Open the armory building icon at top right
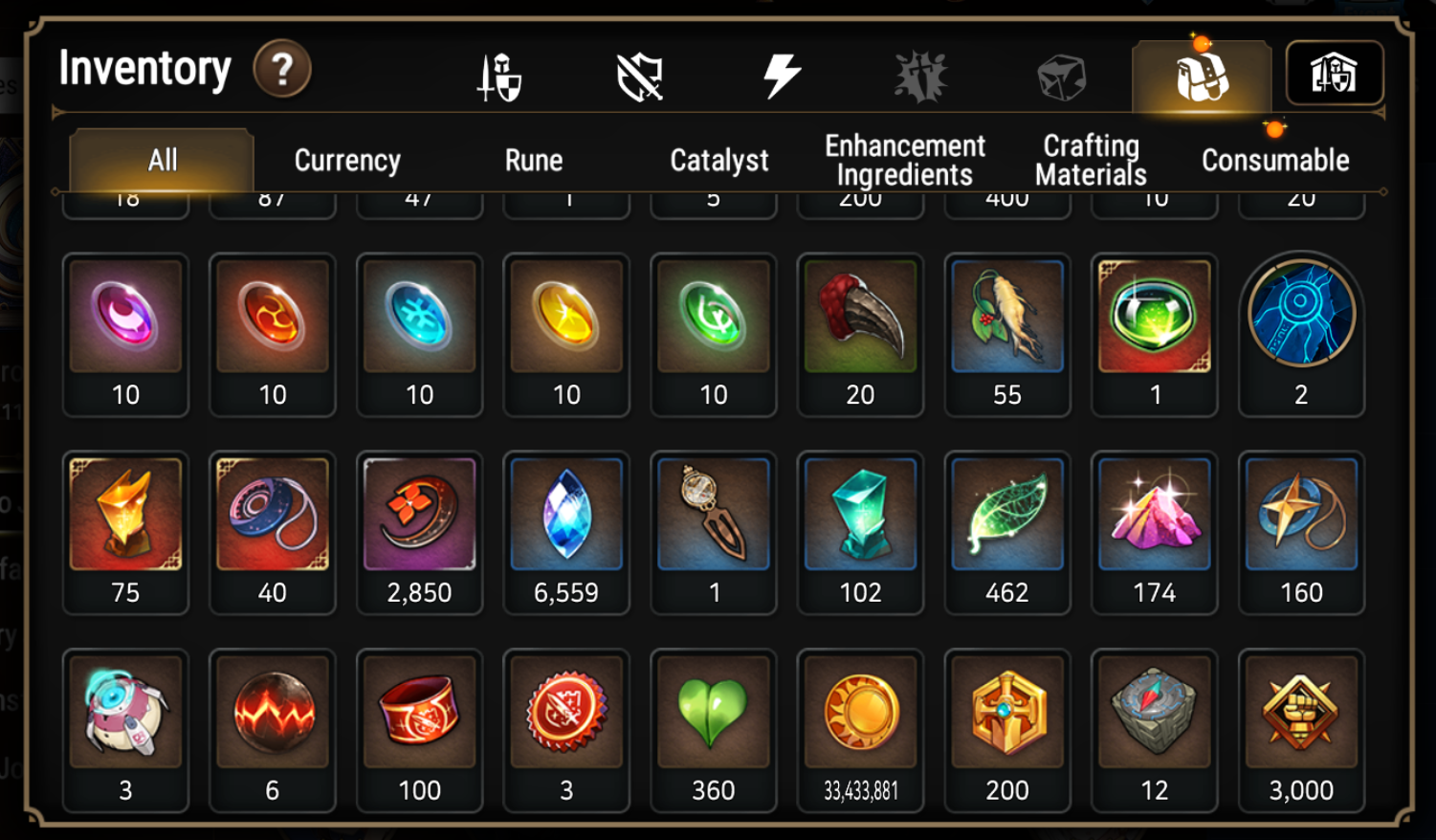This screenshot has width=1436, height=840. tap(1334, 73)
